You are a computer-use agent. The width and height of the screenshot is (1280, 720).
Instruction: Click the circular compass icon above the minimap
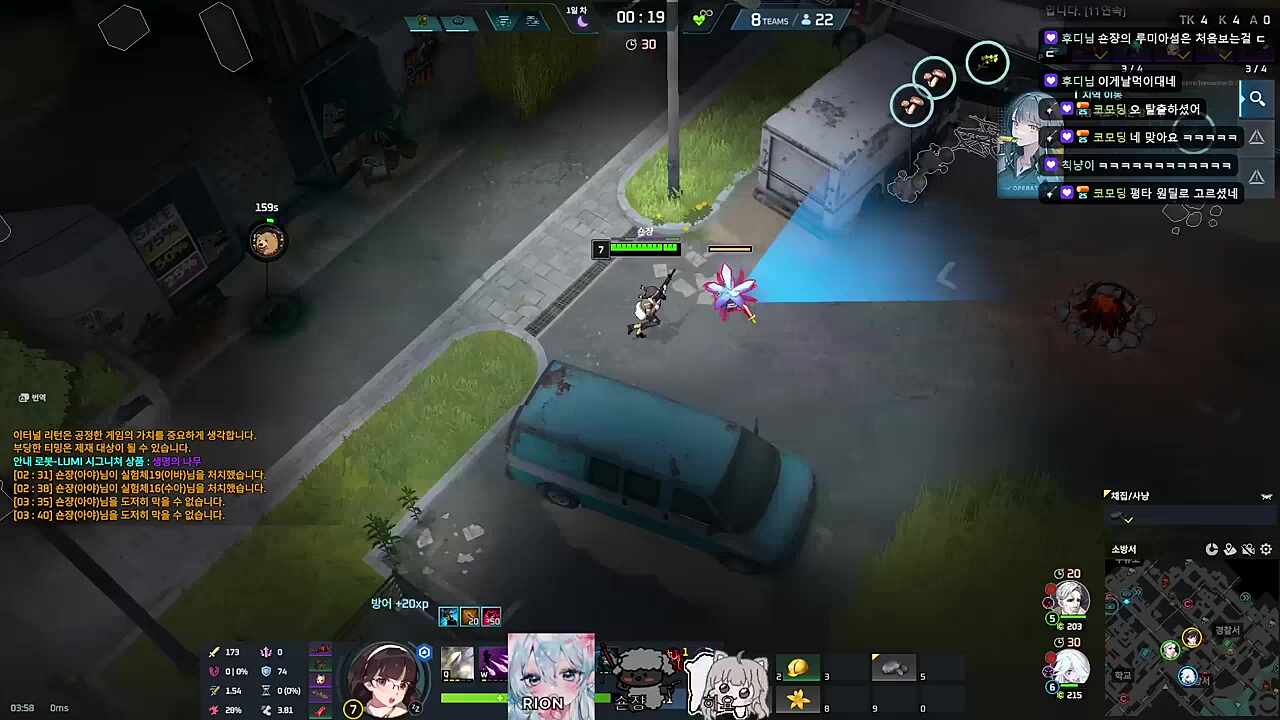(1212, 549)
